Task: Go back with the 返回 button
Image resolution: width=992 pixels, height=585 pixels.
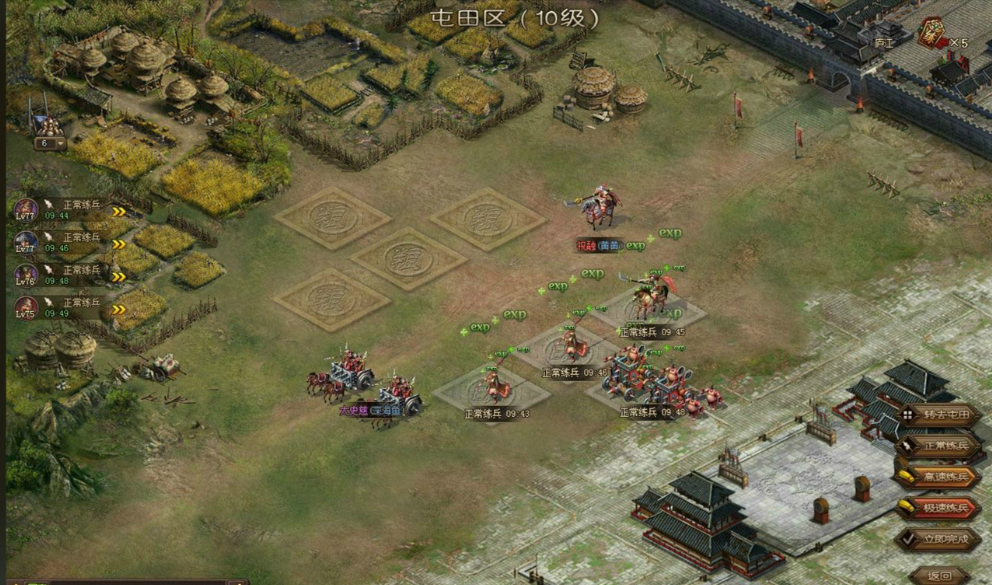Action: 940,575
